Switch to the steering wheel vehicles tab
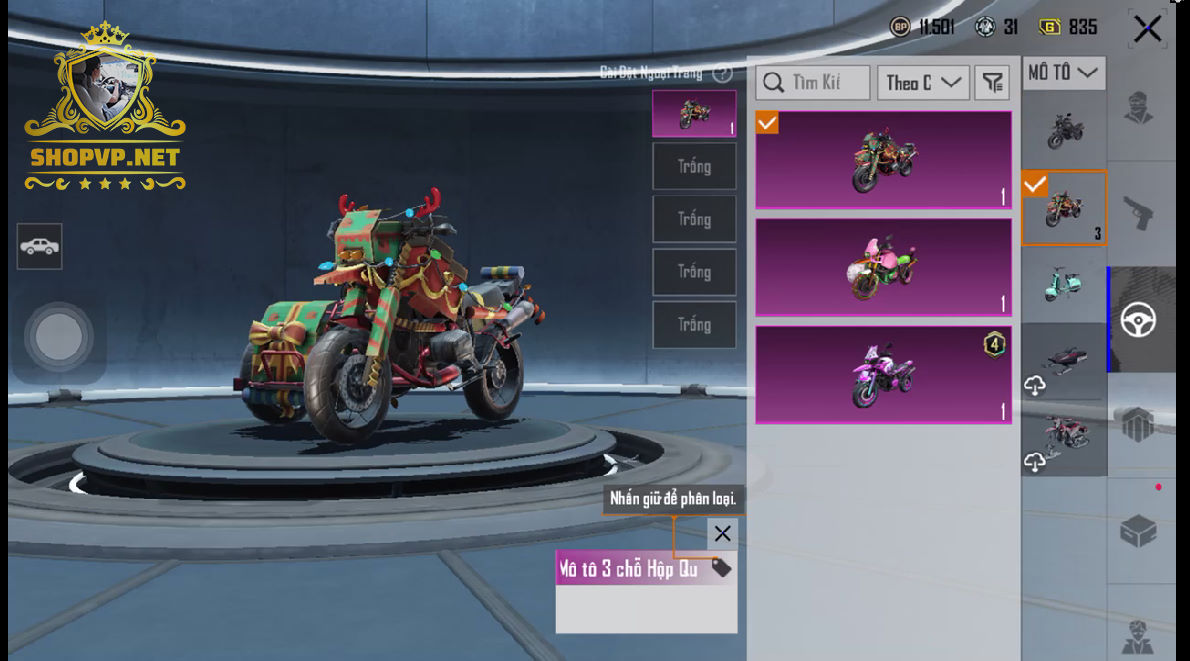This screenshot has height=661, width=1190. (1139, 320)
